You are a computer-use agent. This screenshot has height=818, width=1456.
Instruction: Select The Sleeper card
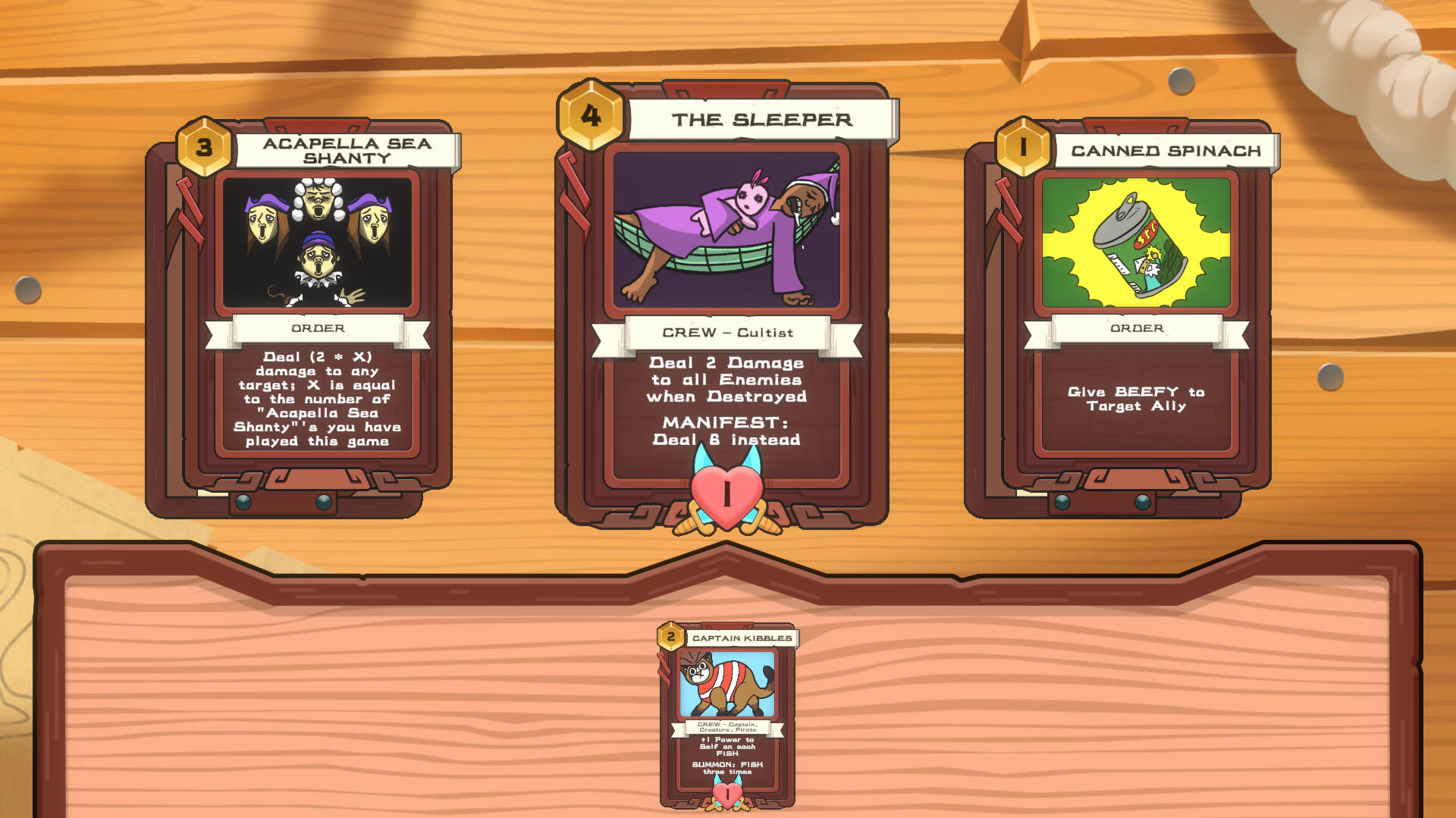(725, 303)
